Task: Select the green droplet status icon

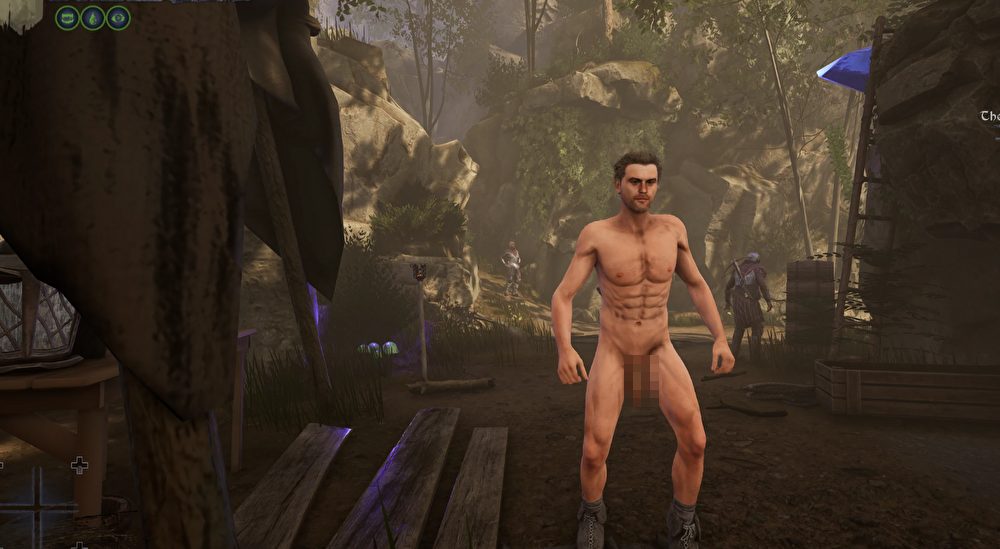Action: click(x=93, y=17)
